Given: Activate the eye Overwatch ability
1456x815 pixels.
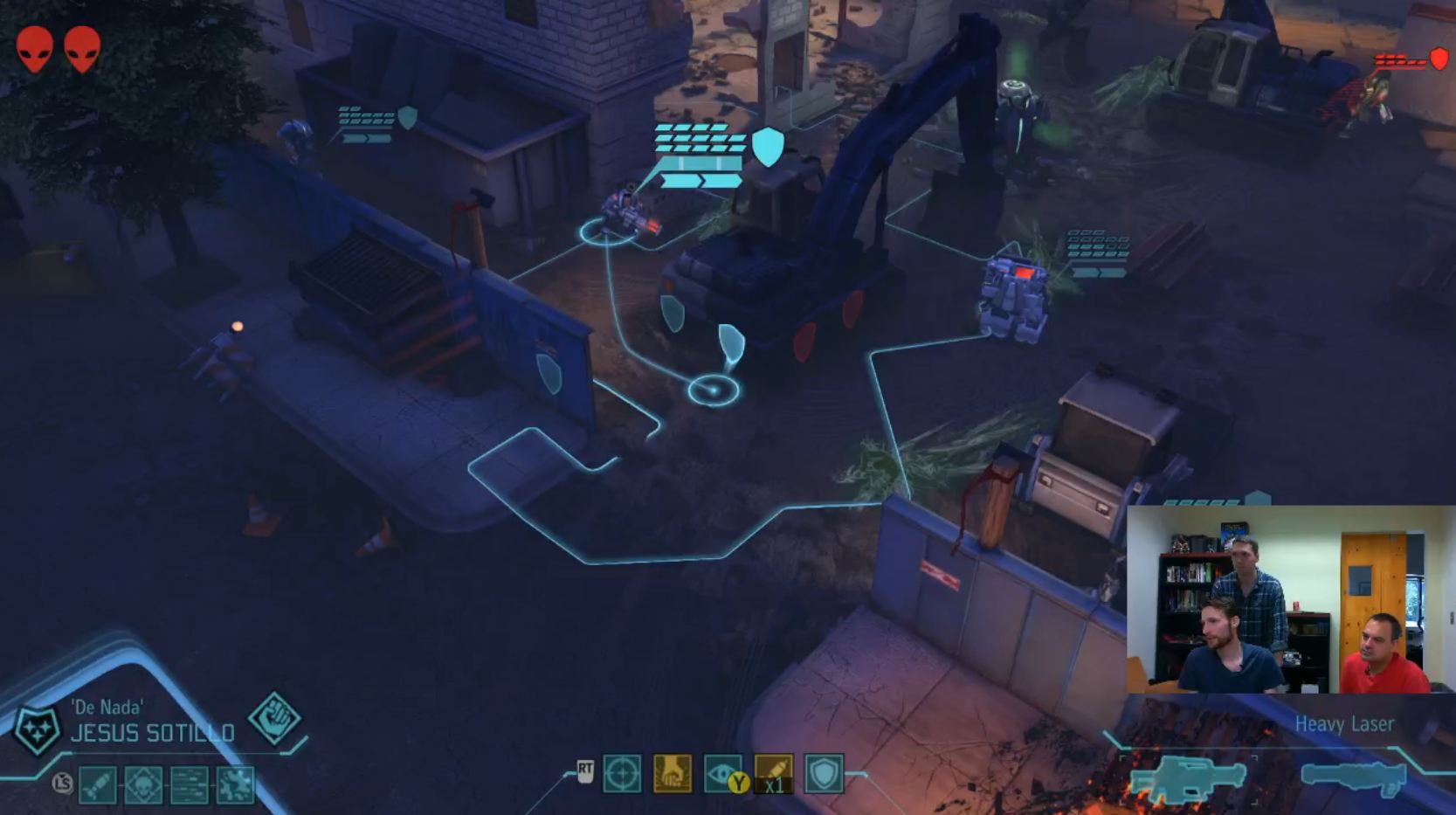Looking at the screenshot, I should (x=722, y=774).
